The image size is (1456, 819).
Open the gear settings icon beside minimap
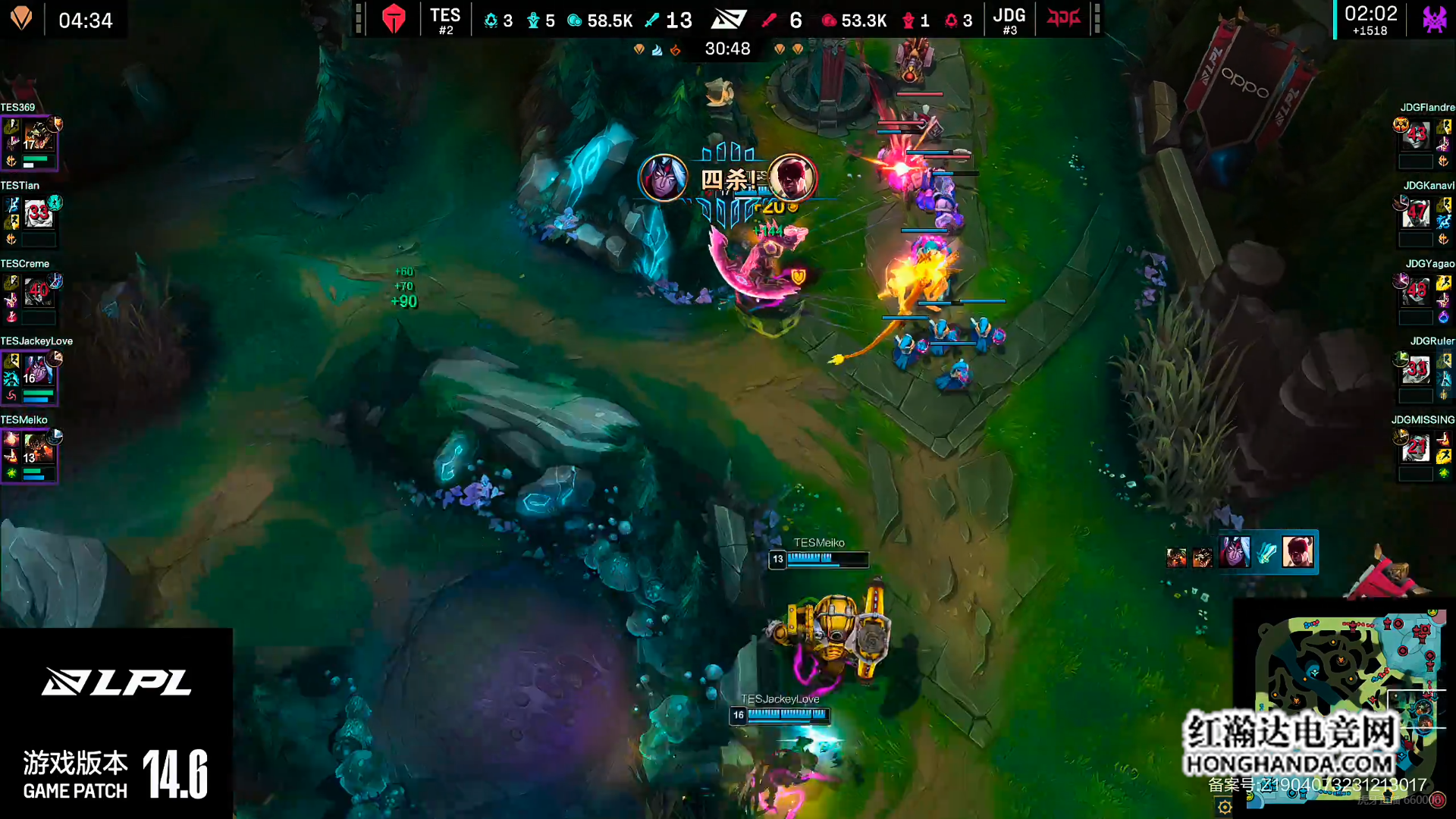[1225, 807]
